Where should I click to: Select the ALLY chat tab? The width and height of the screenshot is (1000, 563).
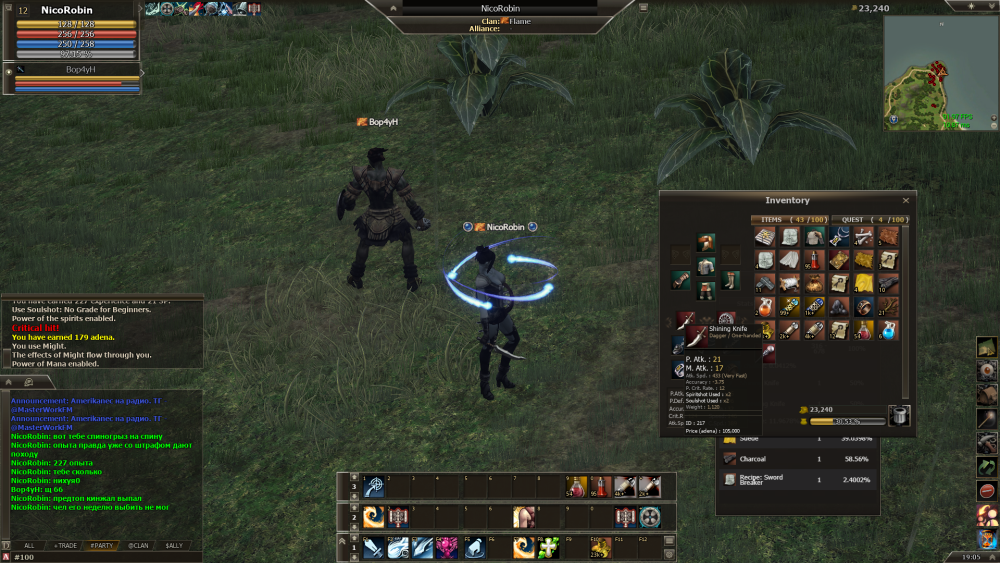pyautogui.click(x=174, y=545)
